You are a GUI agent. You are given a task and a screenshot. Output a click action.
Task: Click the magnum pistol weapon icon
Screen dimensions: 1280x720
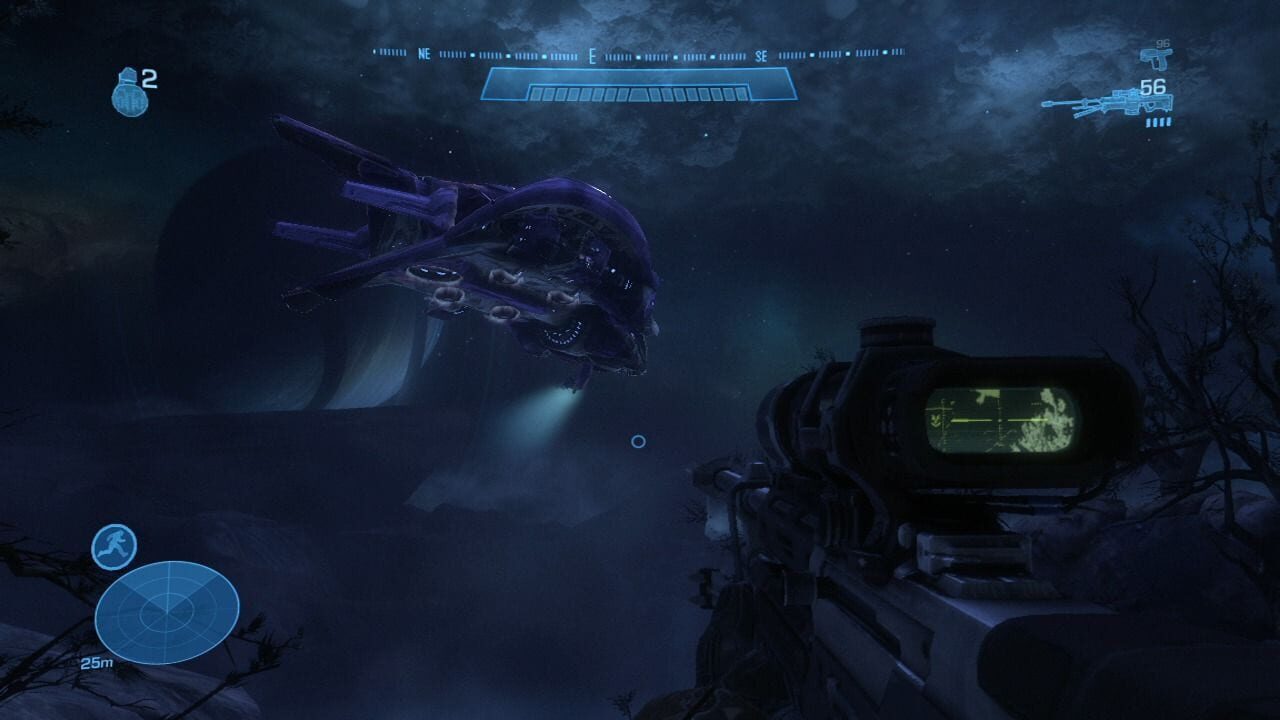pyautogui.click(x=1157, y=58)
